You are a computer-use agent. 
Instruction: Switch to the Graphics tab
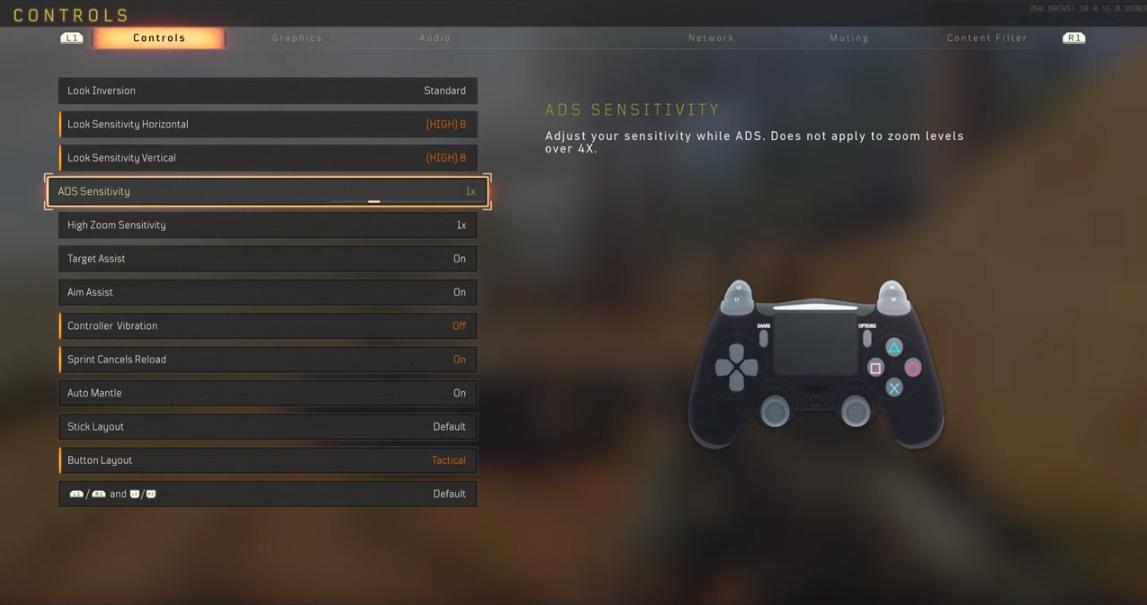coord(297,38)
